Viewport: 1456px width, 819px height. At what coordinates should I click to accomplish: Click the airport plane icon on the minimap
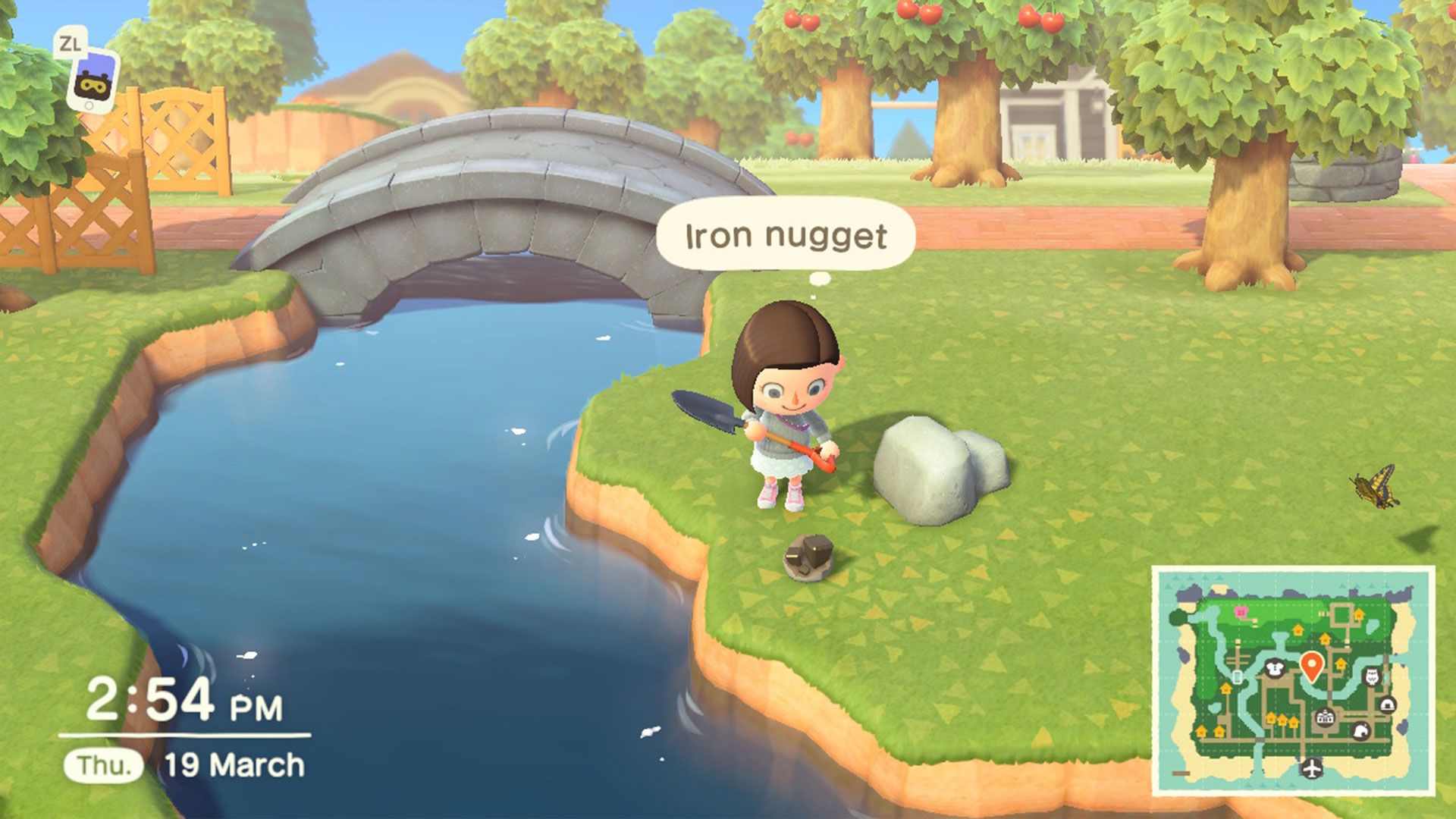tap(1312, 768)
